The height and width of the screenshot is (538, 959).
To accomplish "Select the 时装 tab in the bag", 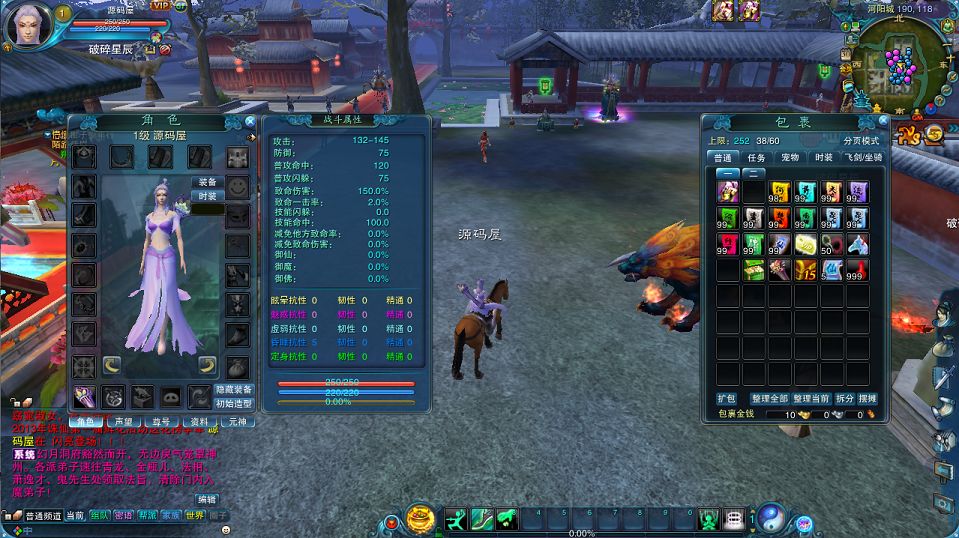I will tap(823, 157).
